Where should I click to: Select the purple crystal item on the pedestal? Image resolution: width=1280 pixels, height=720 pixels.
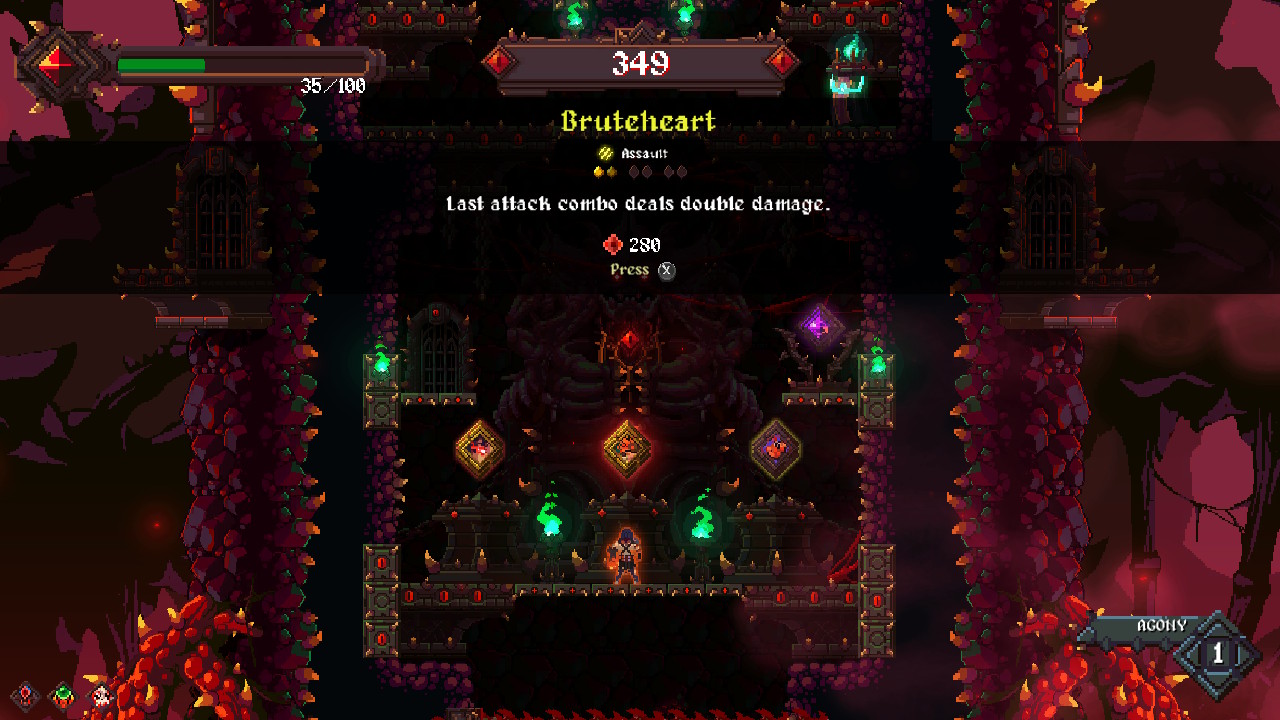click(819, 324)
